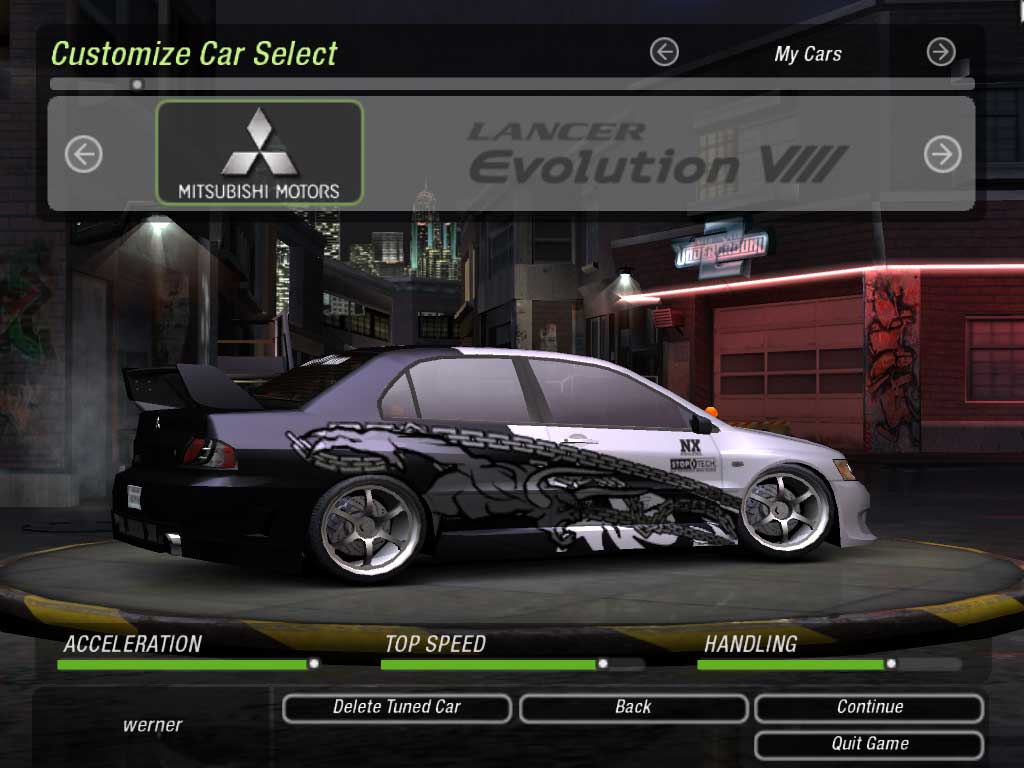Viewport: 1024px width, 768px height.
Task: Continue with the selected car
Action: point(869,708)
